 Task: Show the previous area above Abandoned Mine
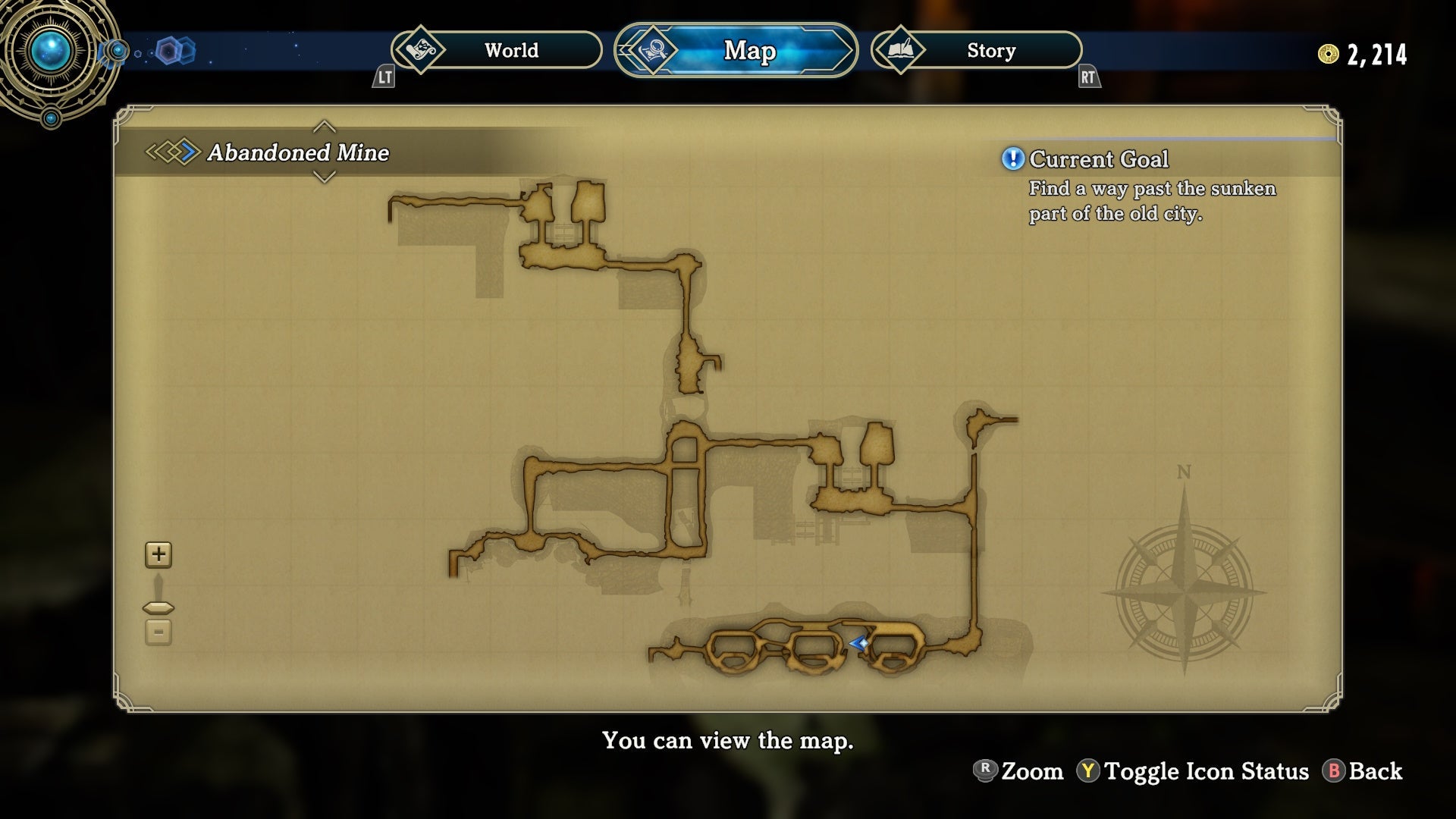pyautogui.click(x=324, y=126)
